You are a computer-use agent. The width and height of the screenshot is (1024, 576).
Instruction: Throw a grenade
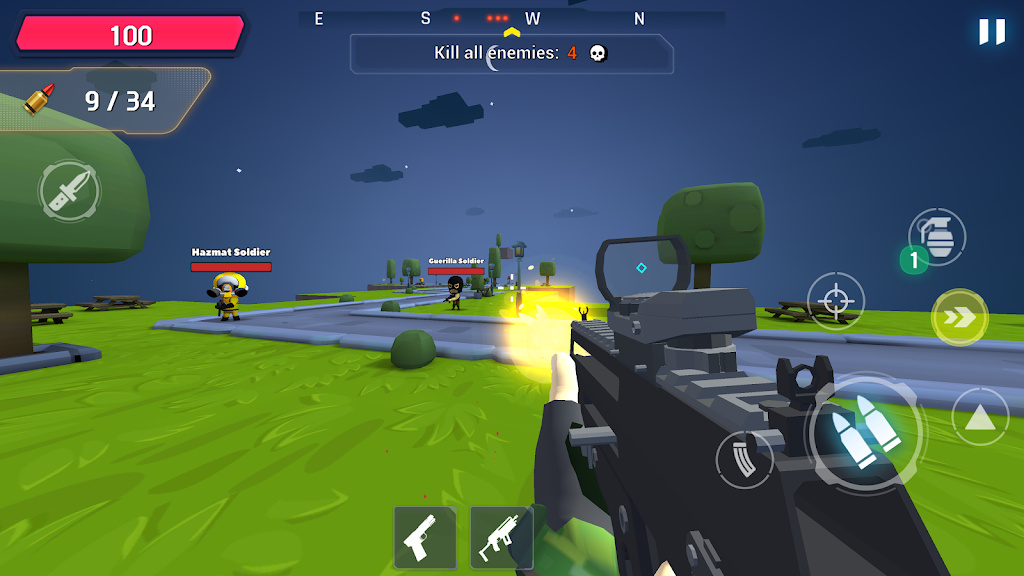937,237
